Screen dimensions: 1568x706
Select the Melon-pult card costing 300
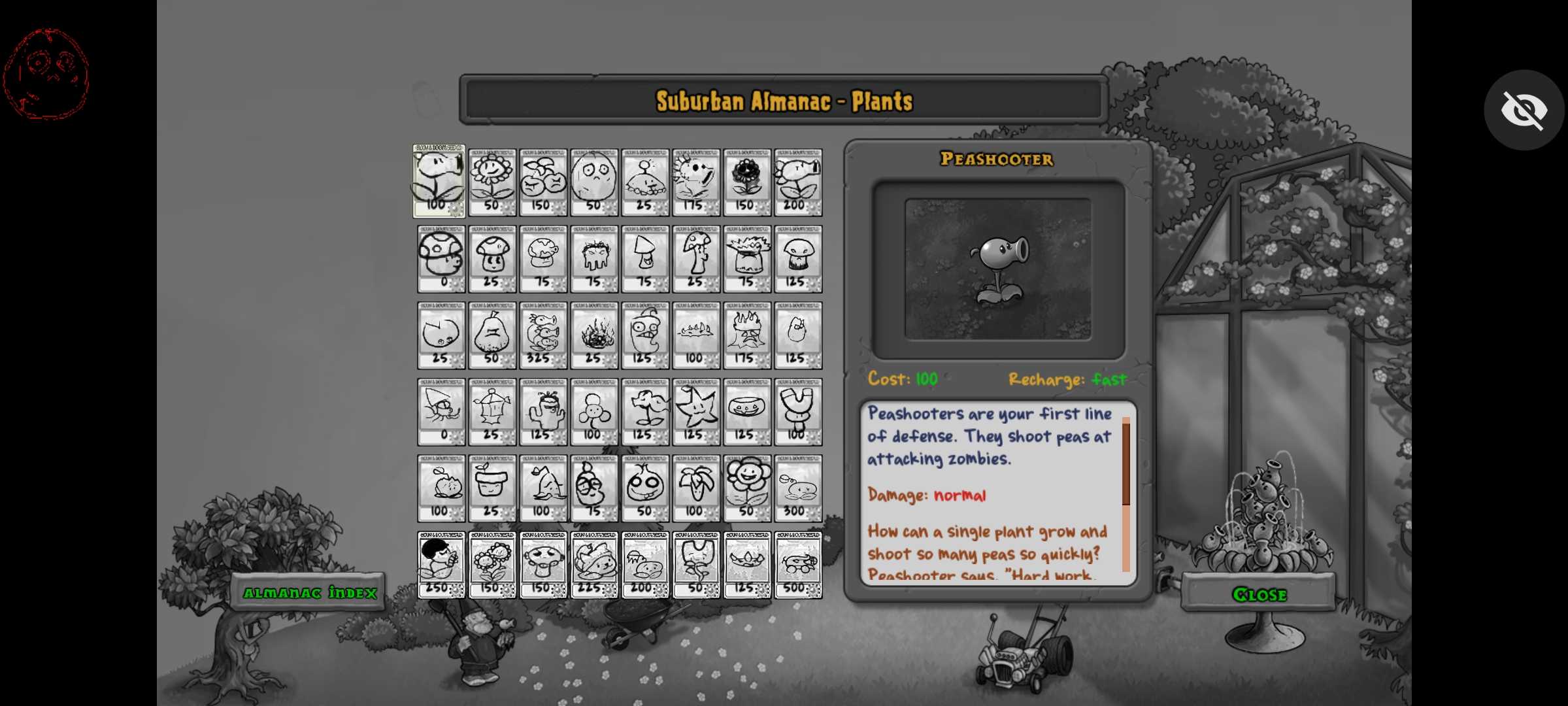[798, 488]
